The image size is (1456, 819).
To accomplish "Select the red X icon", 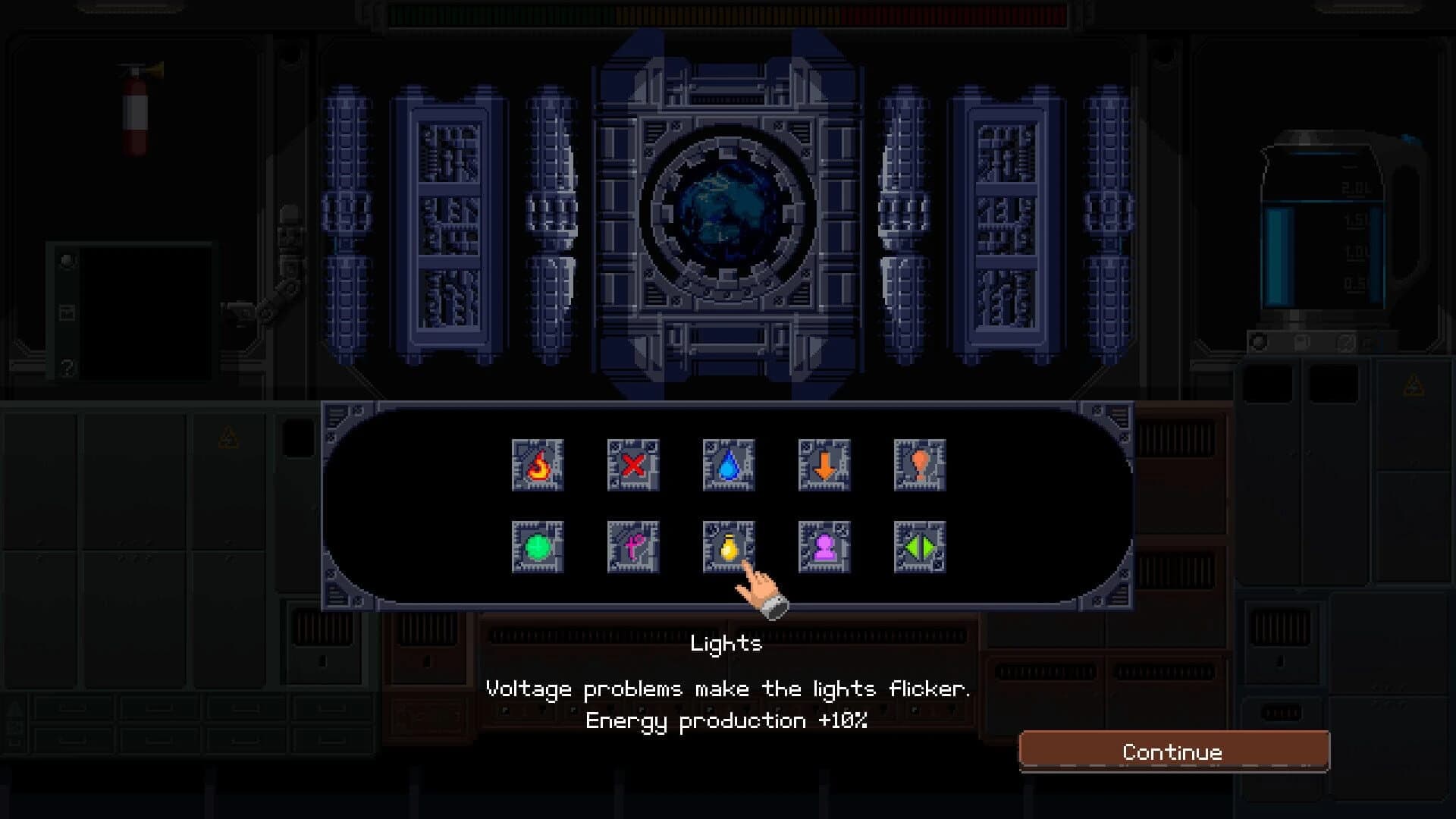I will tap(634, 466).
